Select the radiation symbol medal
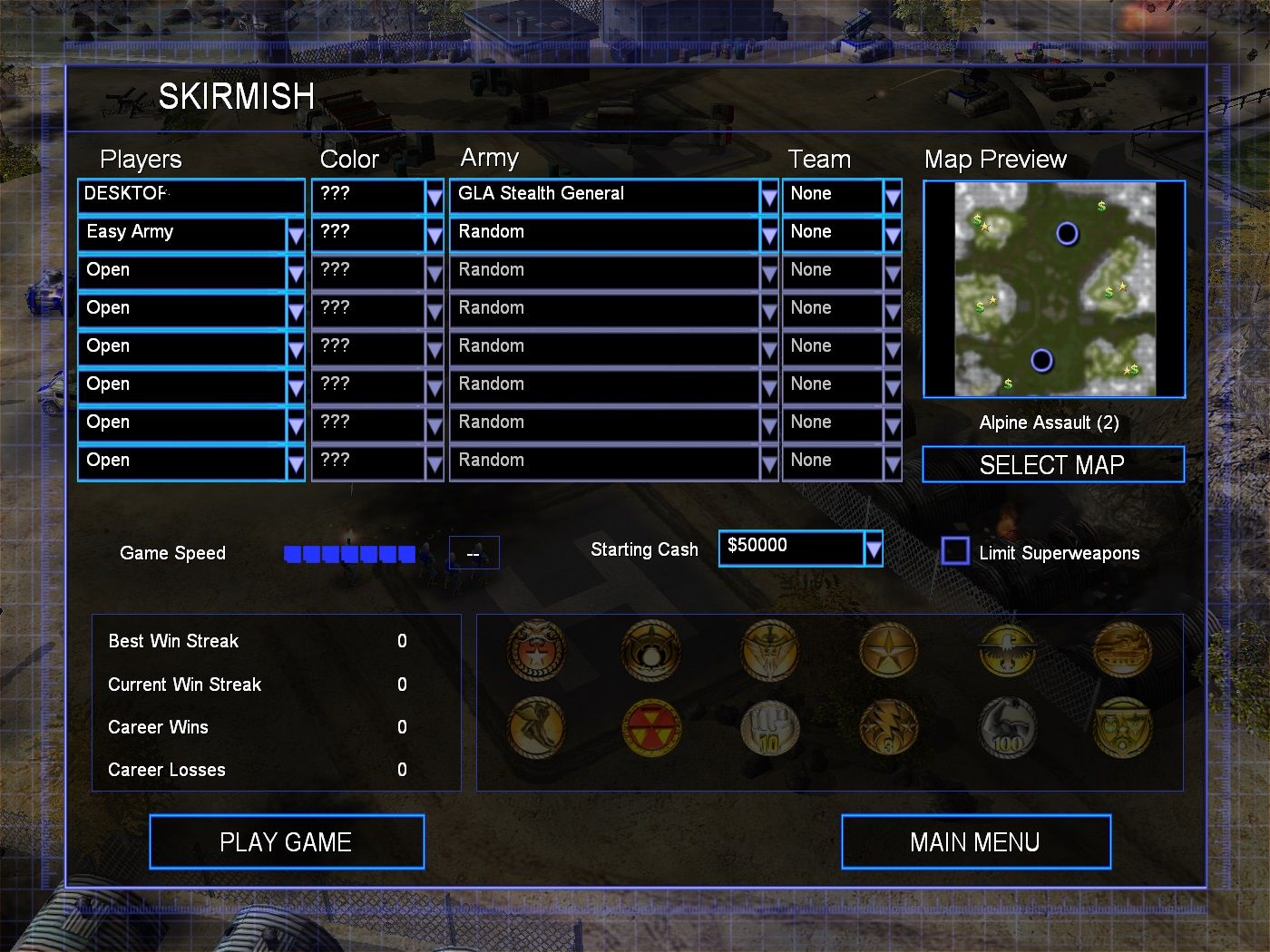Image resolution: width=1270 pixels, height=952 pixels. (x=651, y=727)
